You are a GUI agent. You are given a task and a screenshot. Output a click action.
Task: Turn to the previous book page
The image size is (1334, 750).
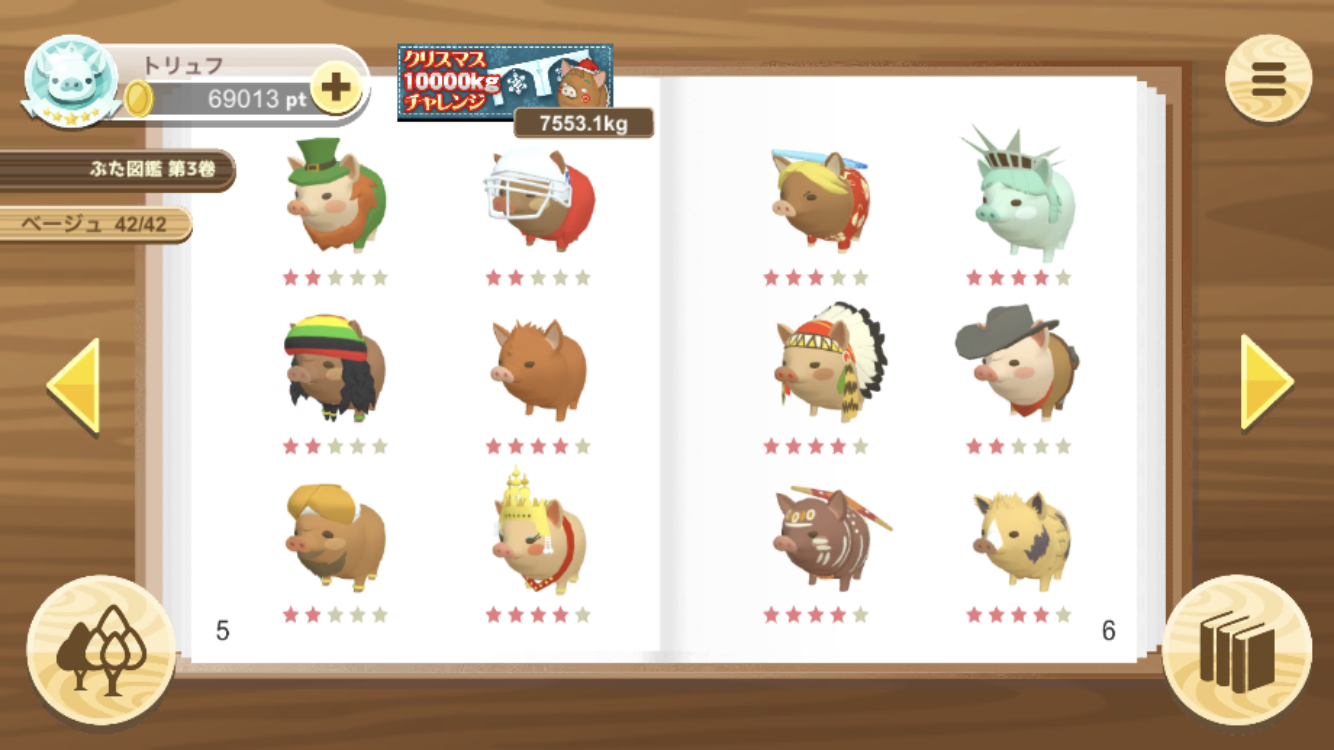click(74, 385)
